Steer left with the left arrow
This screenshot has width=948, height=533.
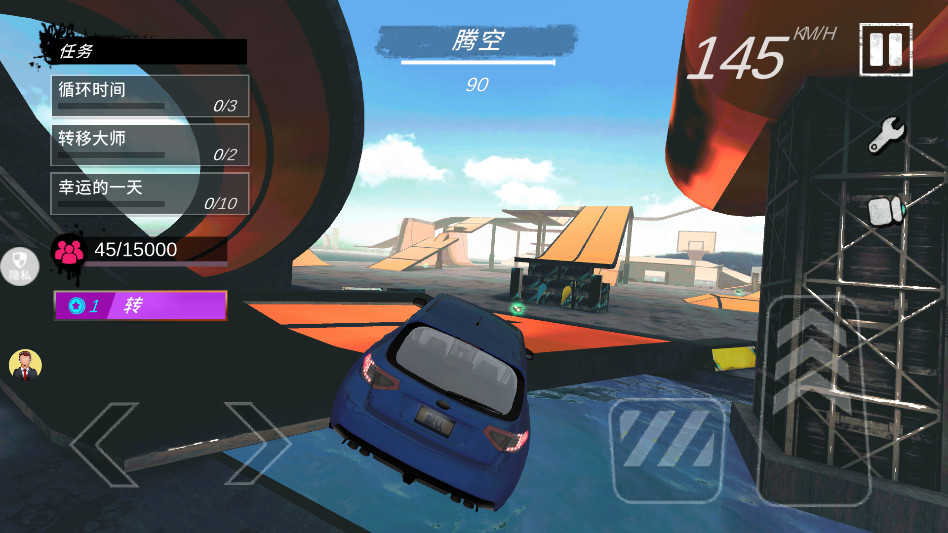tap(104, 444)
